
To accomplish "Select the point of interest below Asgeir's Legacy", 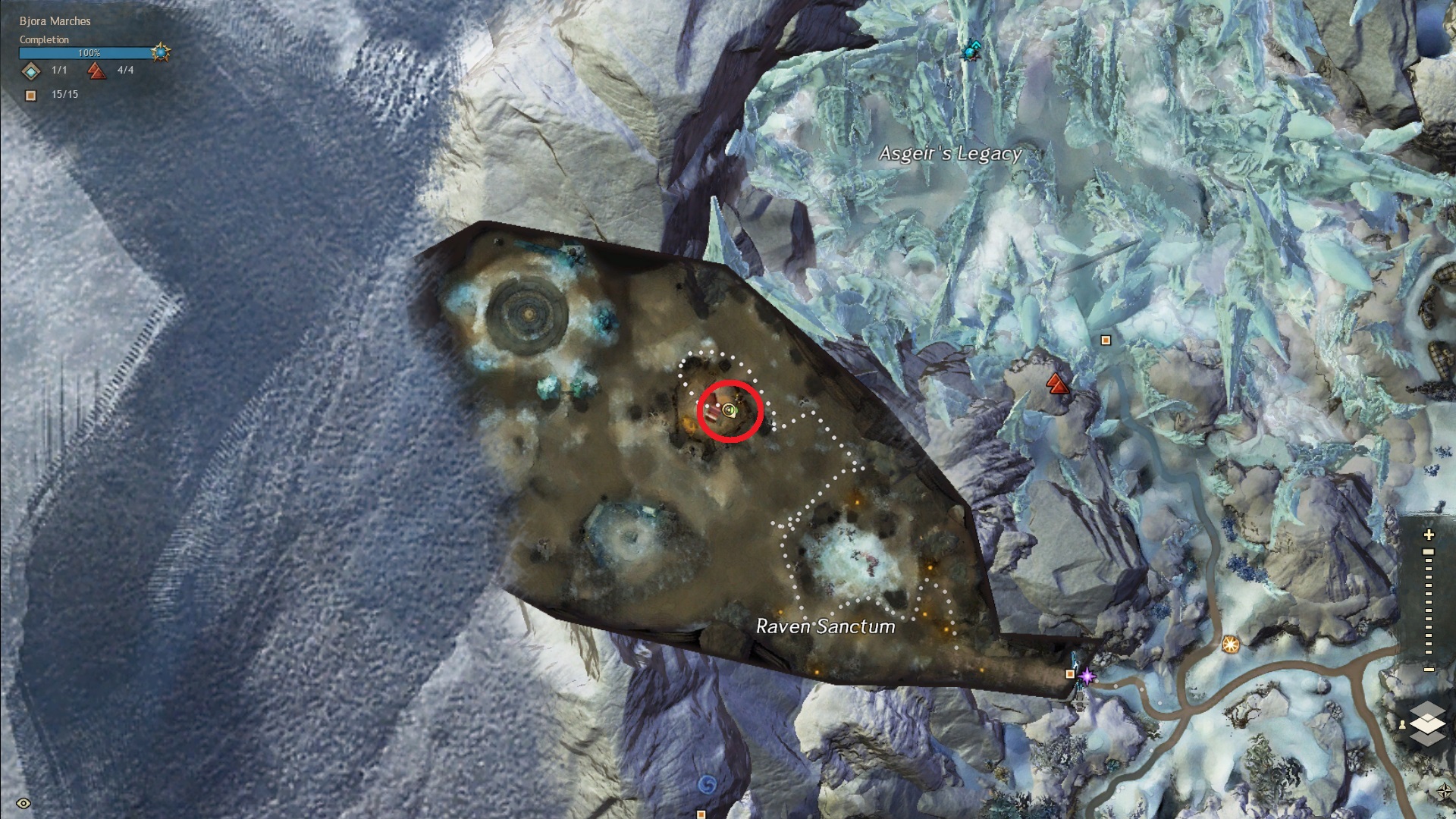I will point(1106,340).
